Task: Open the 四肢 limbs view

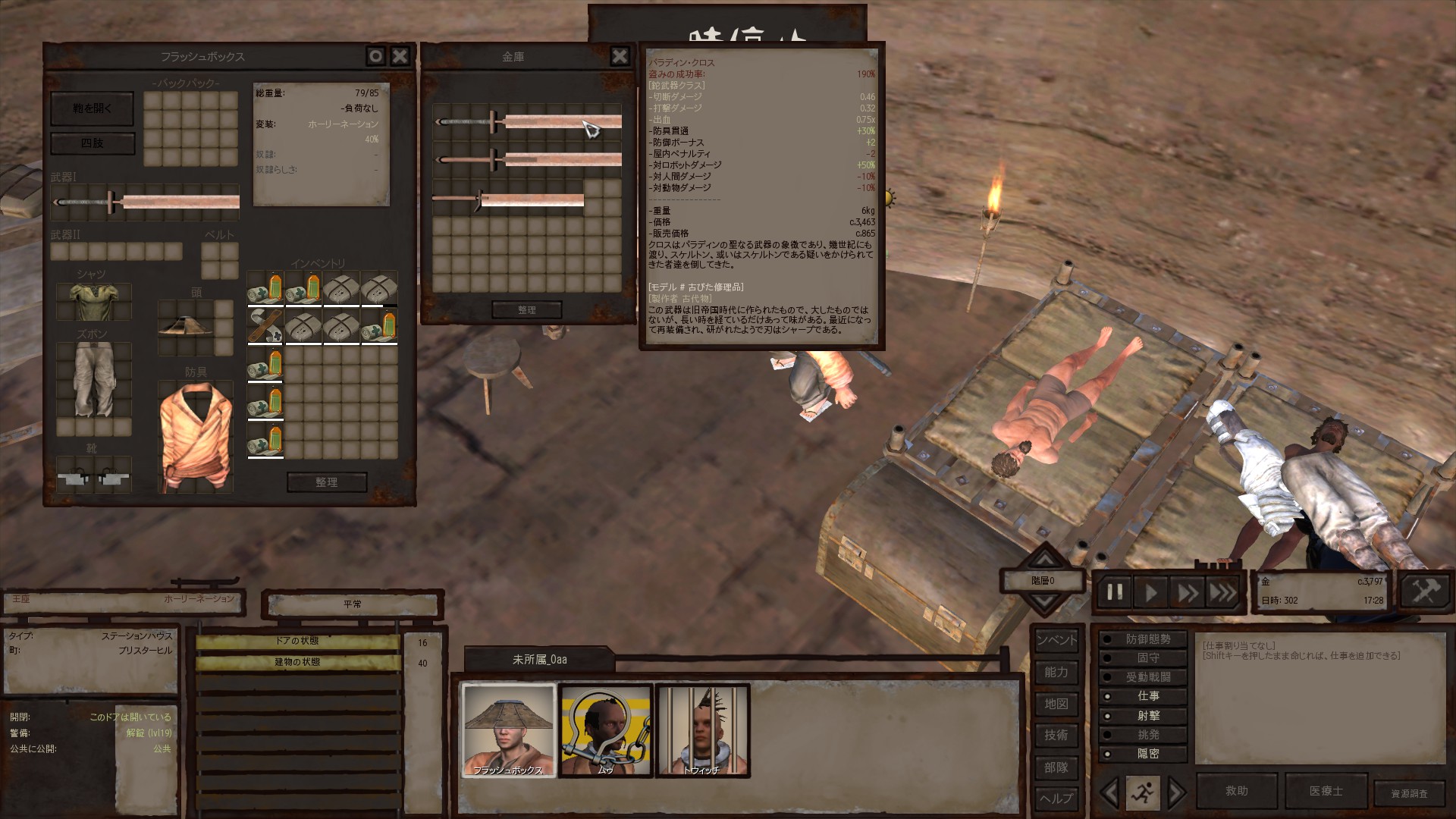Action: tap(92, 143)
